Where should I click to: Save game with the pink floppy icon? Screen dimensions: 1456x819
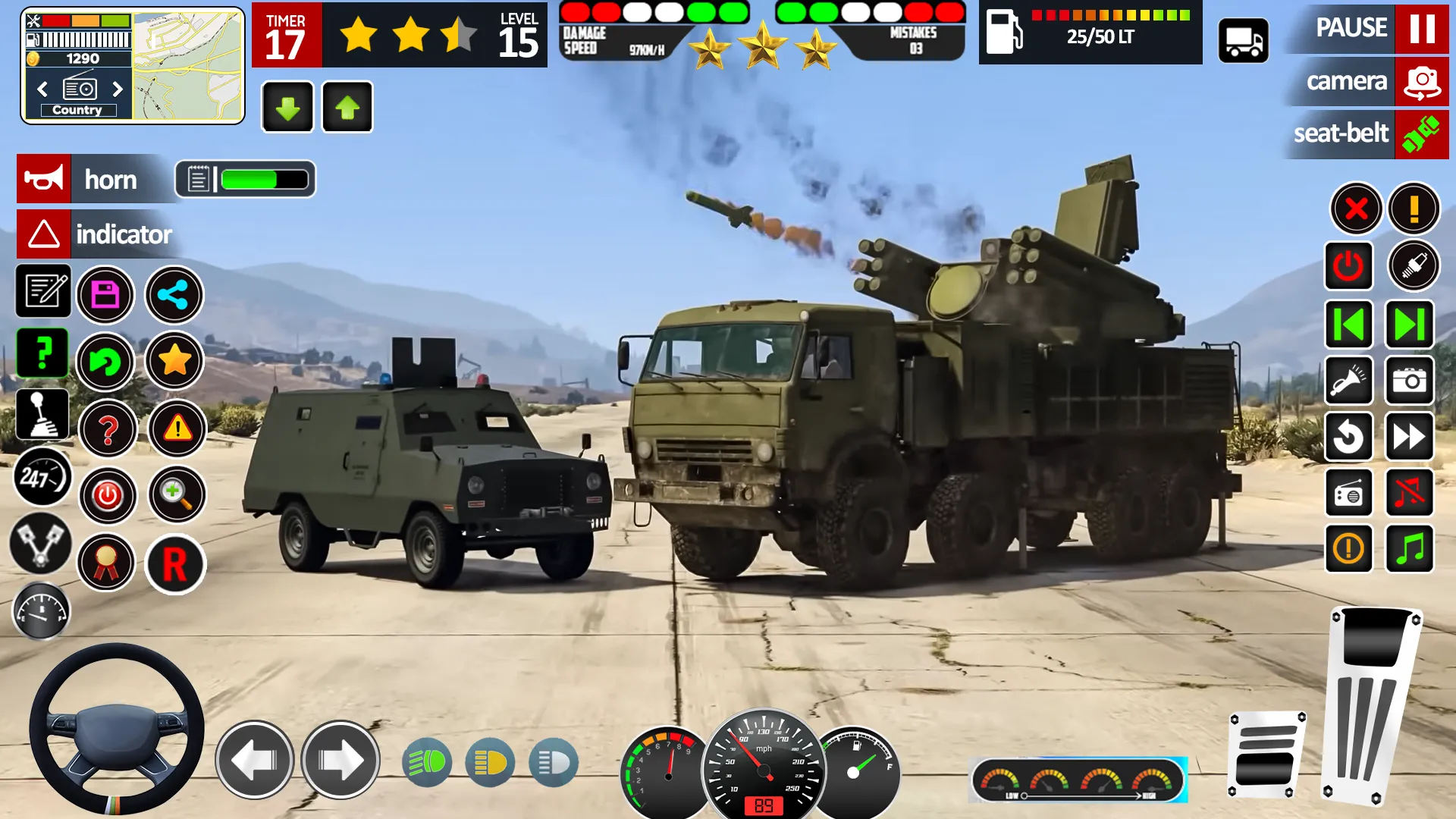click(x=106, y=294)
